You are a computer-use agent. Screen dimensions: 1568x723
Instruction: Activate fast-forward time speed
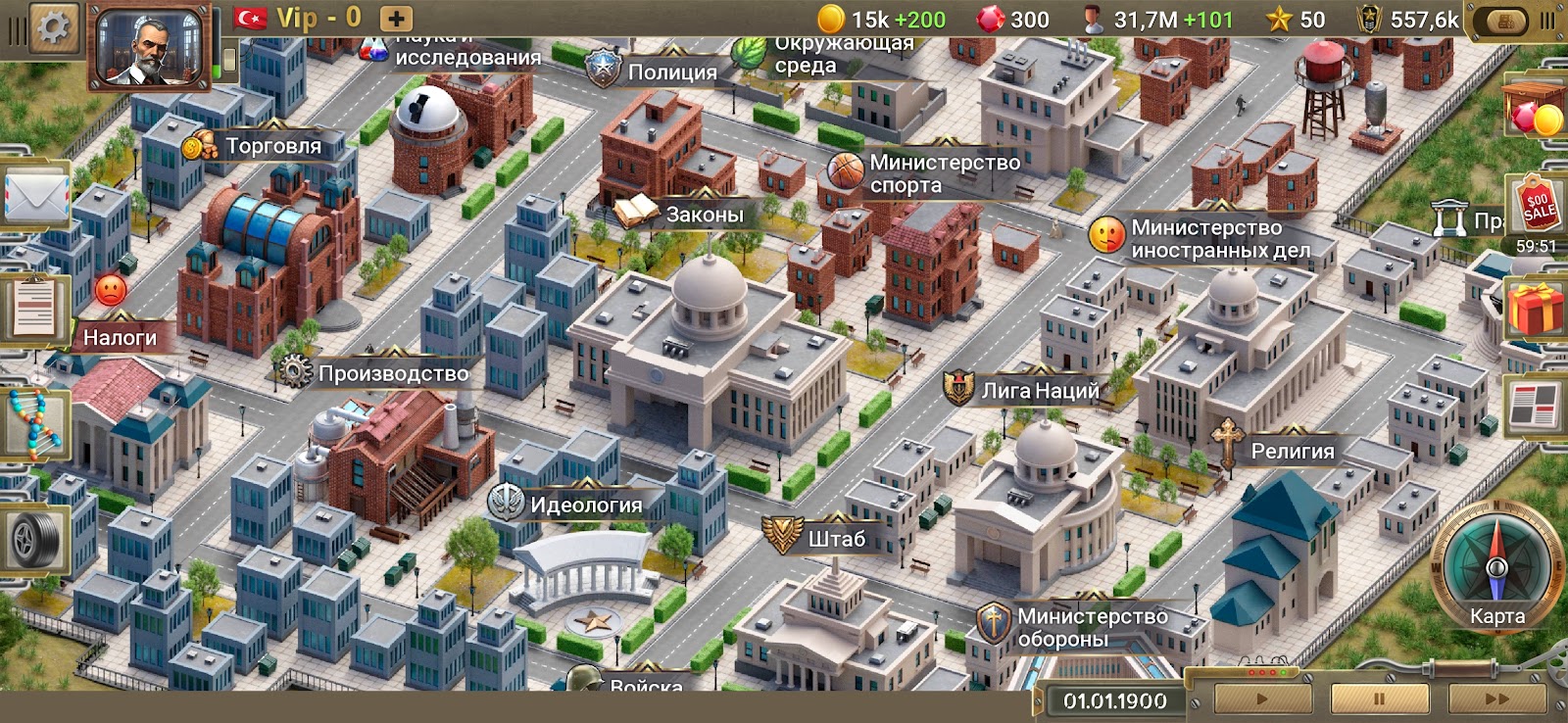coord(1496,699)
